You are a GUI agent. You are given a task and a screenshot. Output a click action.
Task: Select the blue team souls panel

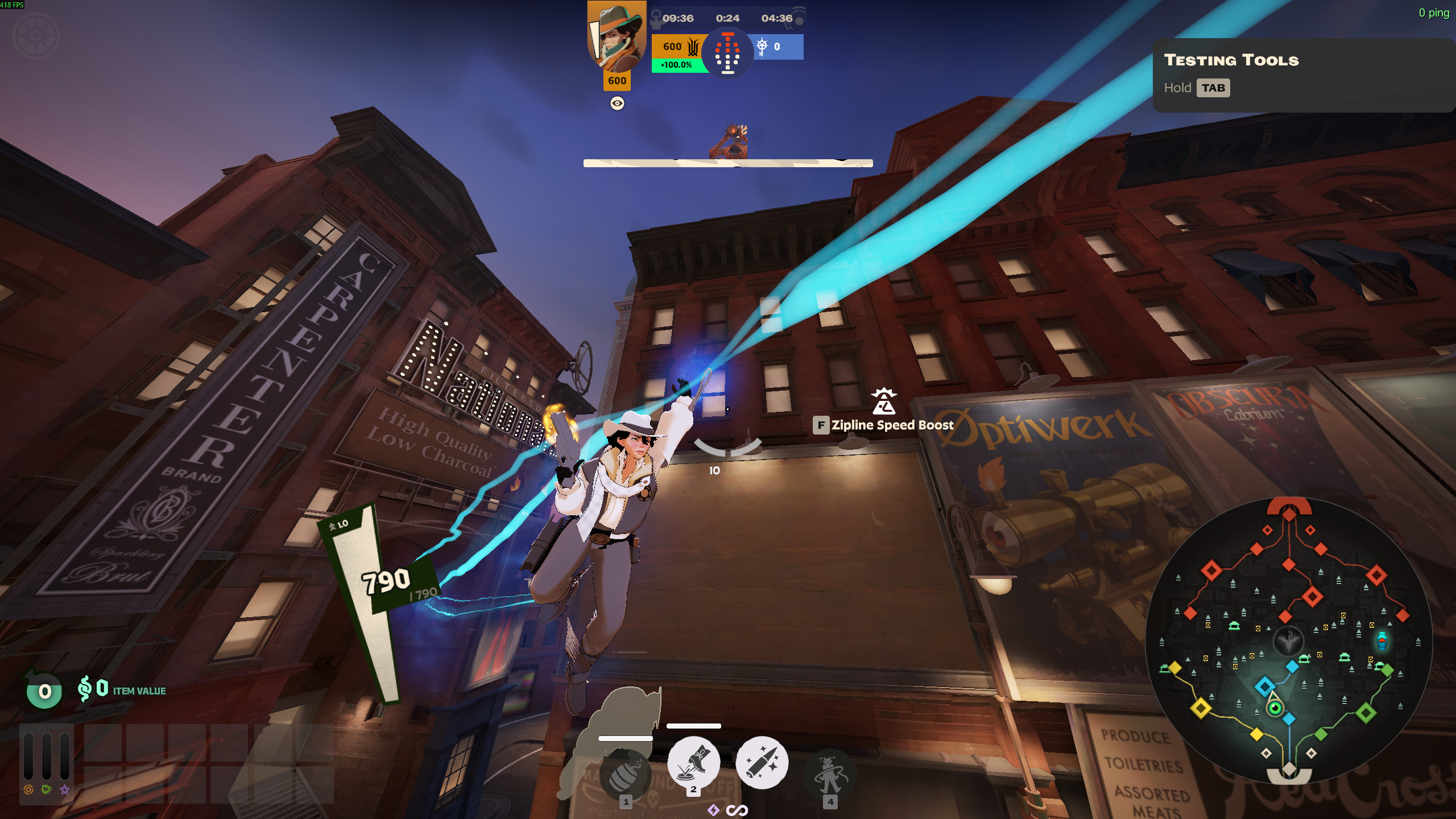(x=778, y=47)
